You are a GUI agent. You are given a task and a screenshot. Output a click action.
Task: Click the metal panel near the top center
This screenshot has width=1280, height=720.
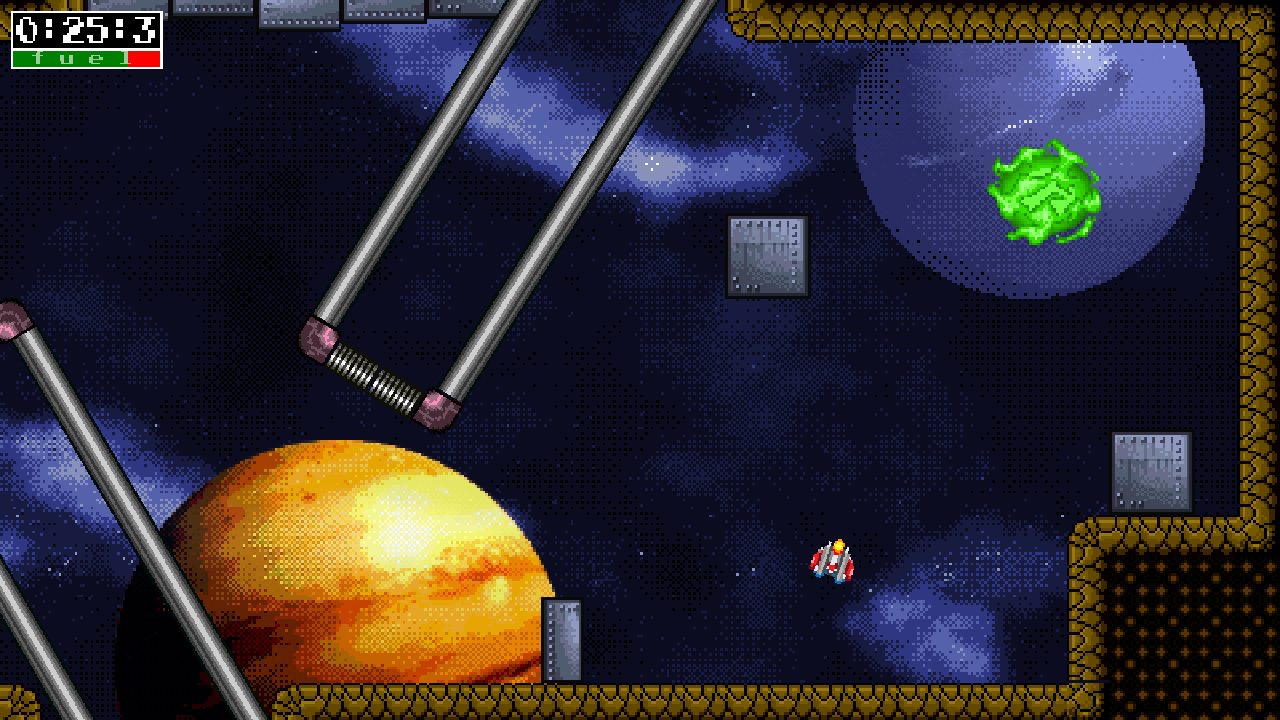click(764, 256)
